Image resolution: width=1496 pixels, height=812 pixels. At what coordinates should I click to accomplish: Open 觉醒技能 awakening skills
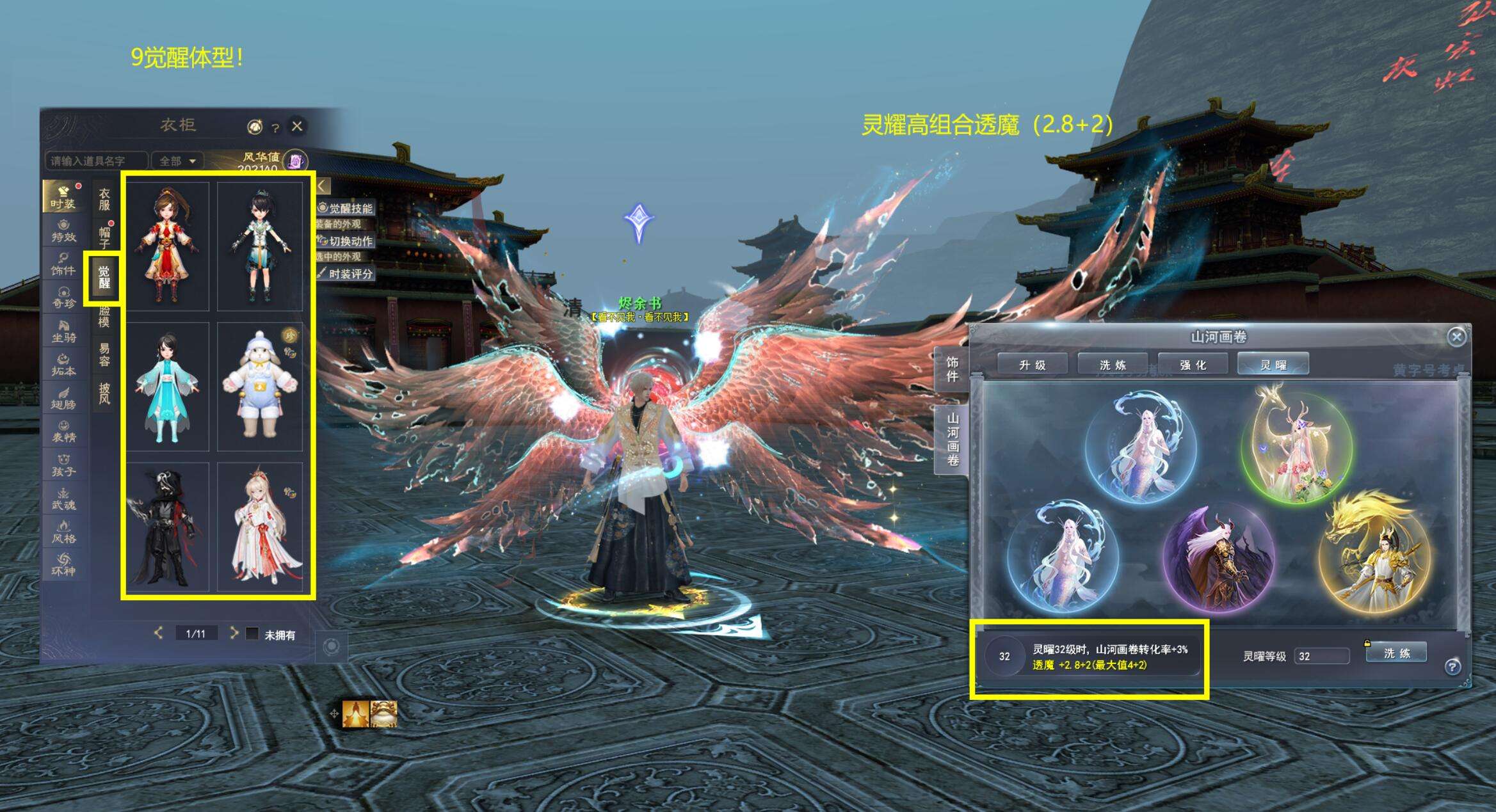[346, 208]
